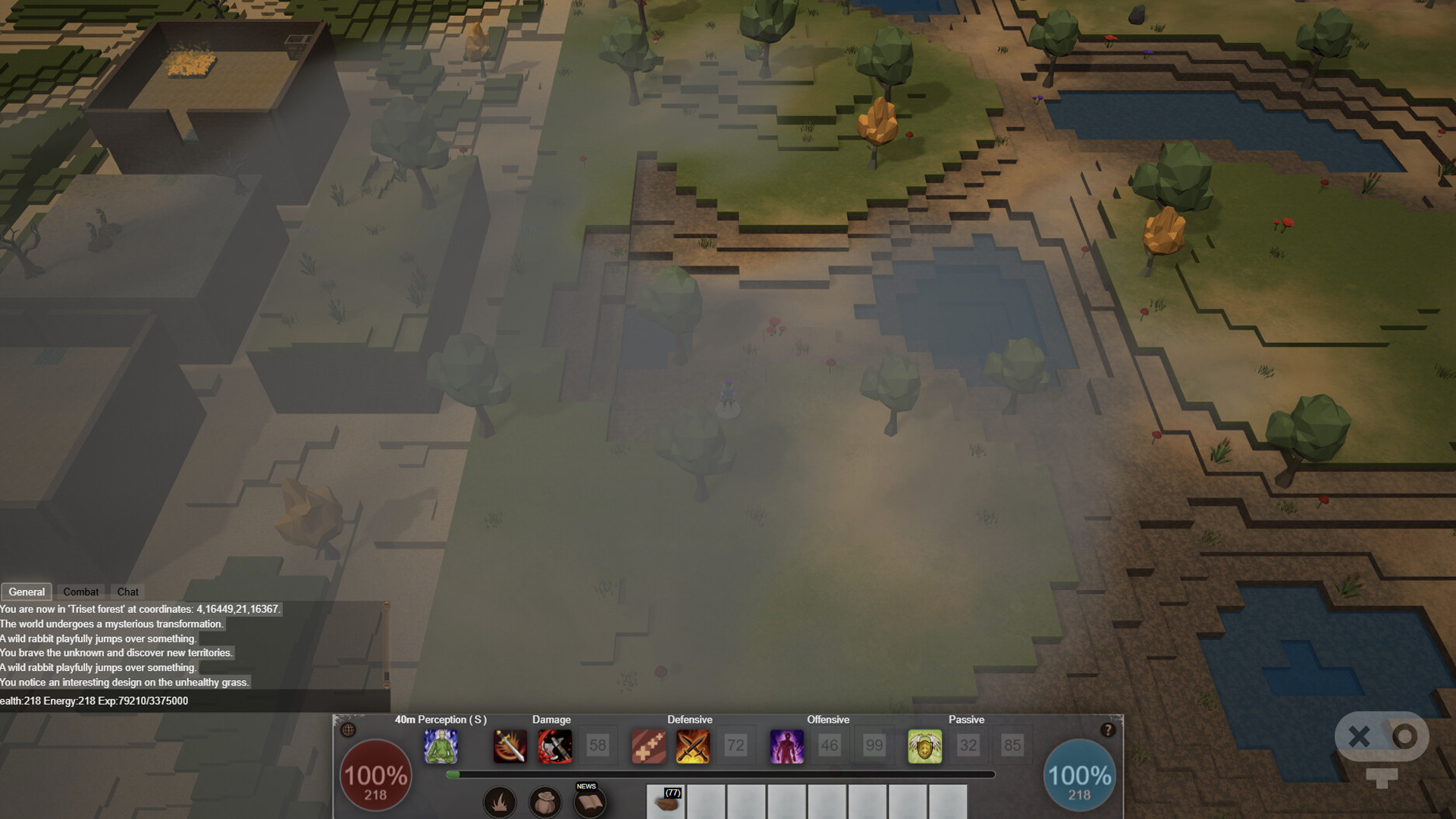Toggle the X and O switch overlay

1382,736
